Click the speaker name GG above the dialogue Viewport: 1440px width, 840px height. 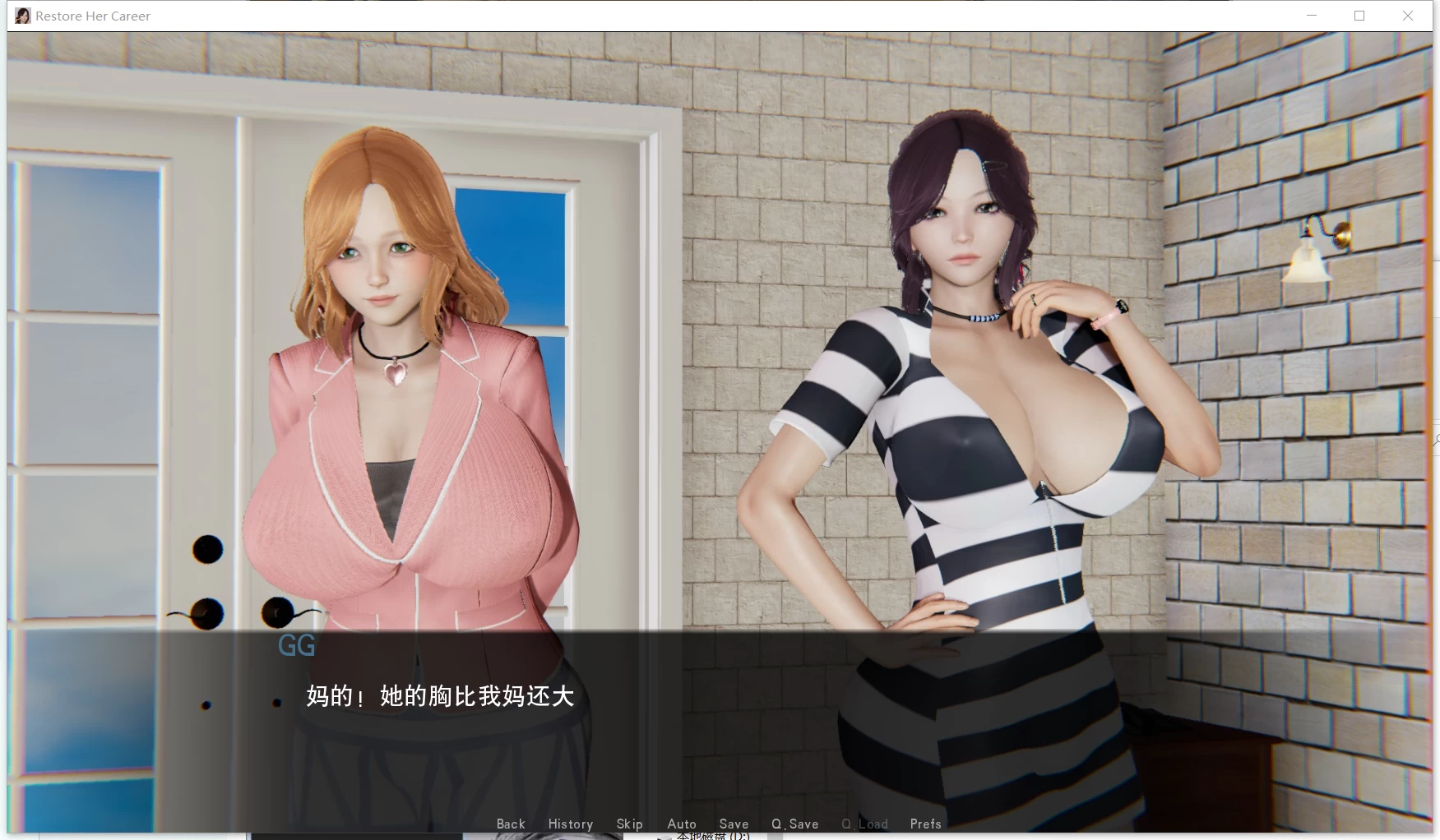point(297,646)
